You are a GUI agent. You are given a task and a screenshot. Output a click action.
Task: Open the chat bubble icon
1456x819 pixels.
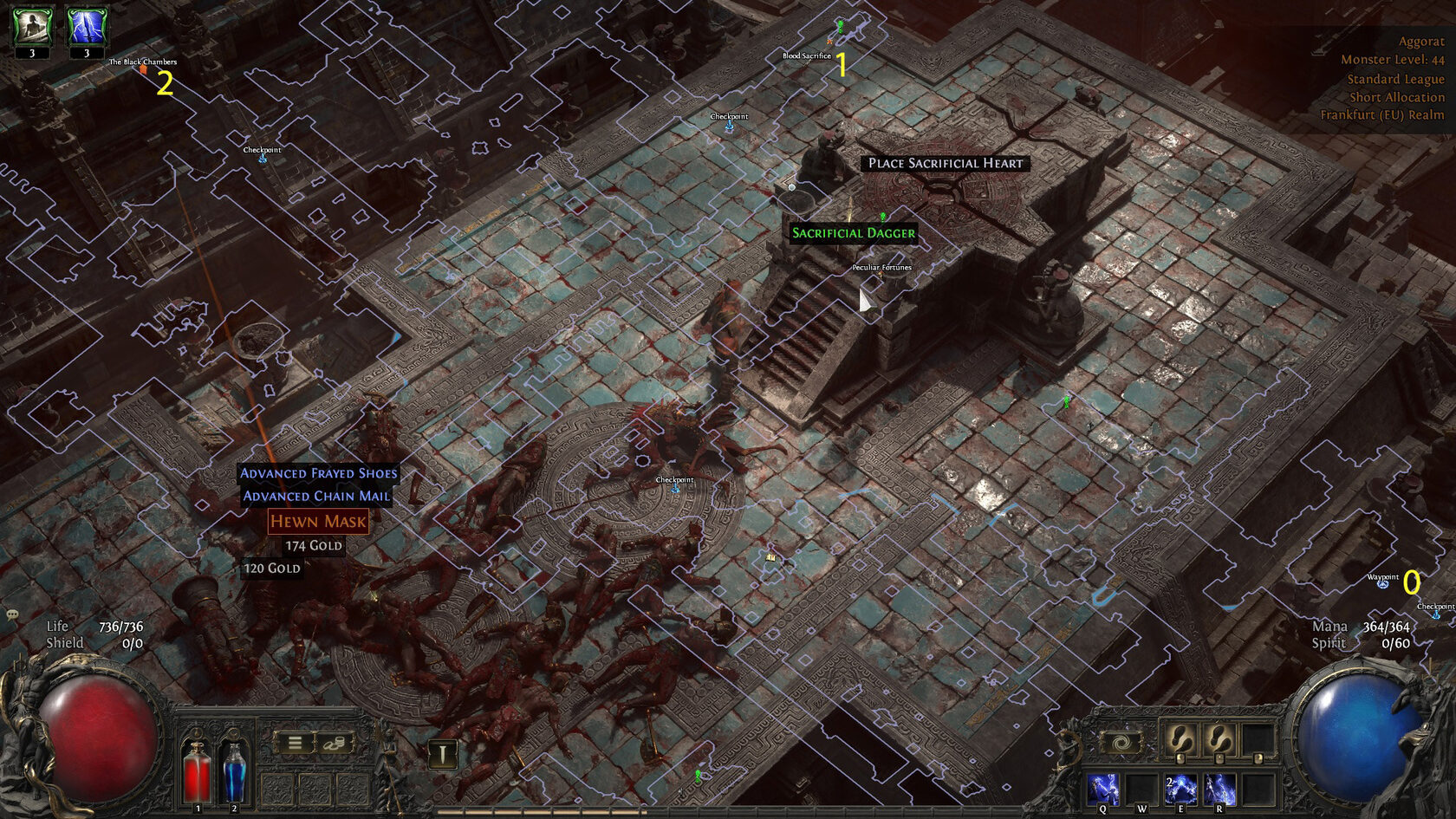[x=12, y=614]
